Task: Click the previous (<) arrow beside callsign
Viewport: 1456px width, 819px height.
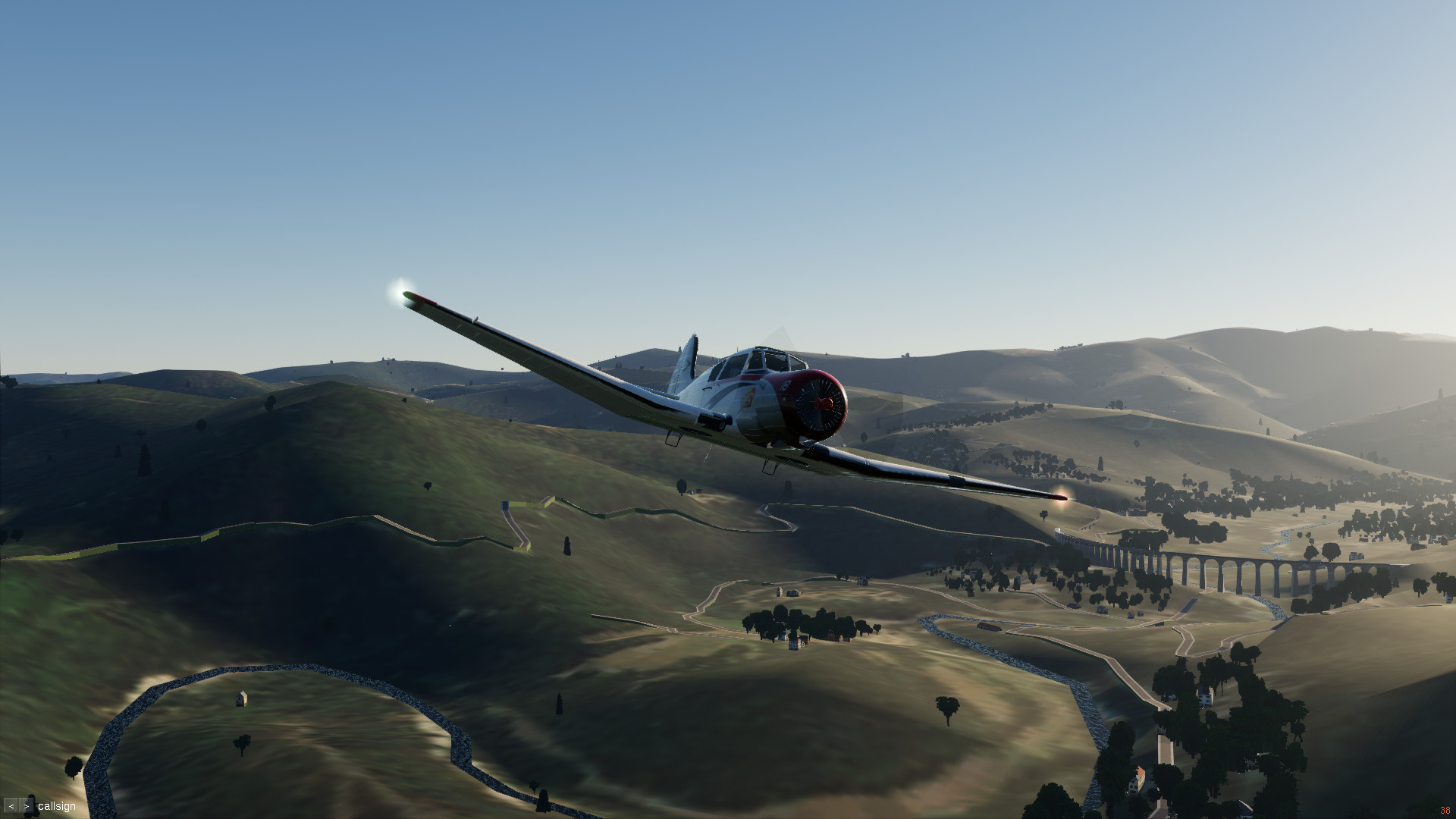Action: 11,806
